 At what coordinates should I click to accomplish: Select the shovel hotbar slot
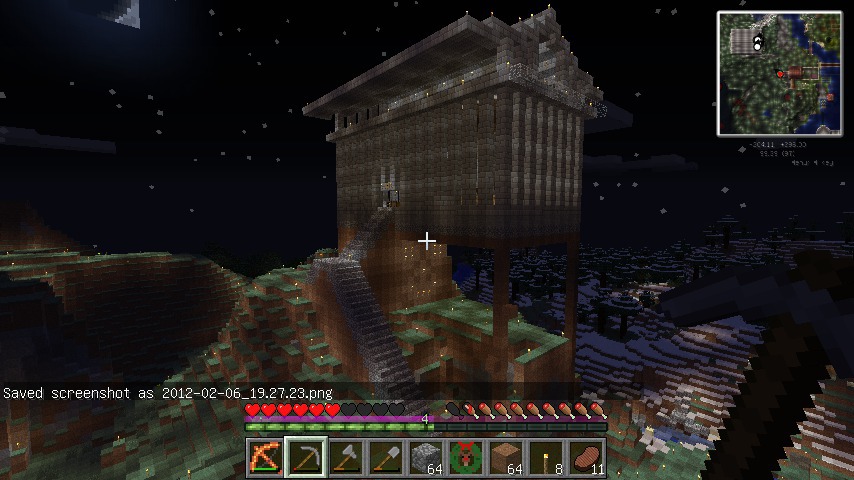pos(385,458)
